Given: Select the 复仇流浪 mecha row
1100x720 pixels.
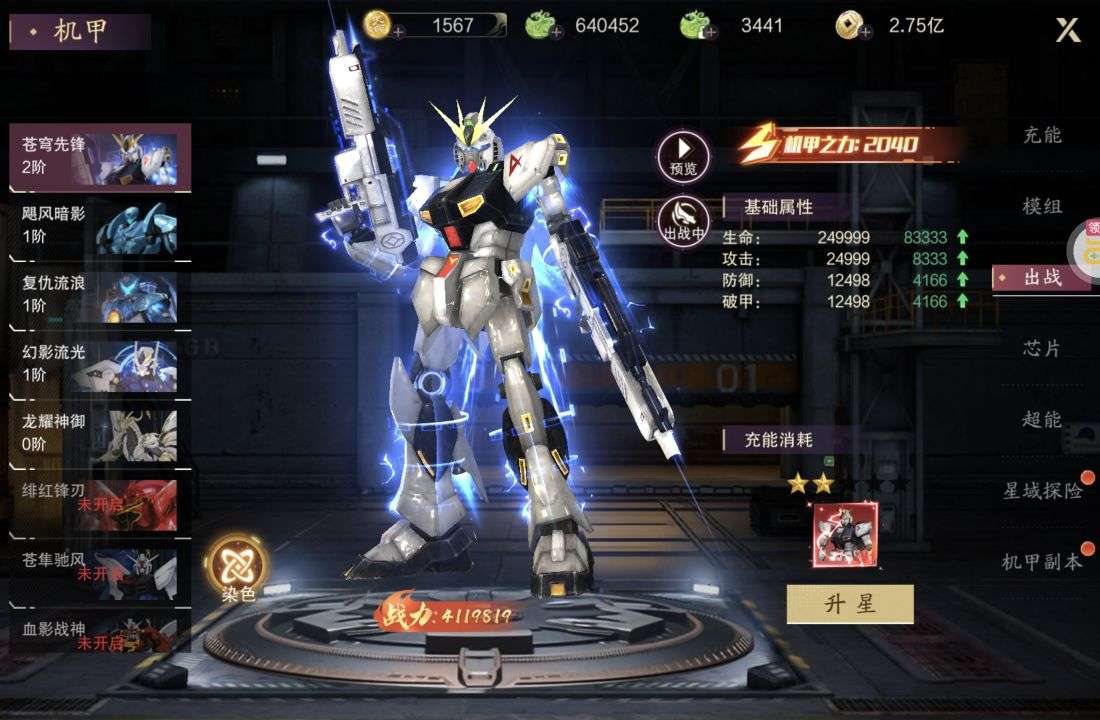Looking at the screenshot, I should (99, 295).
